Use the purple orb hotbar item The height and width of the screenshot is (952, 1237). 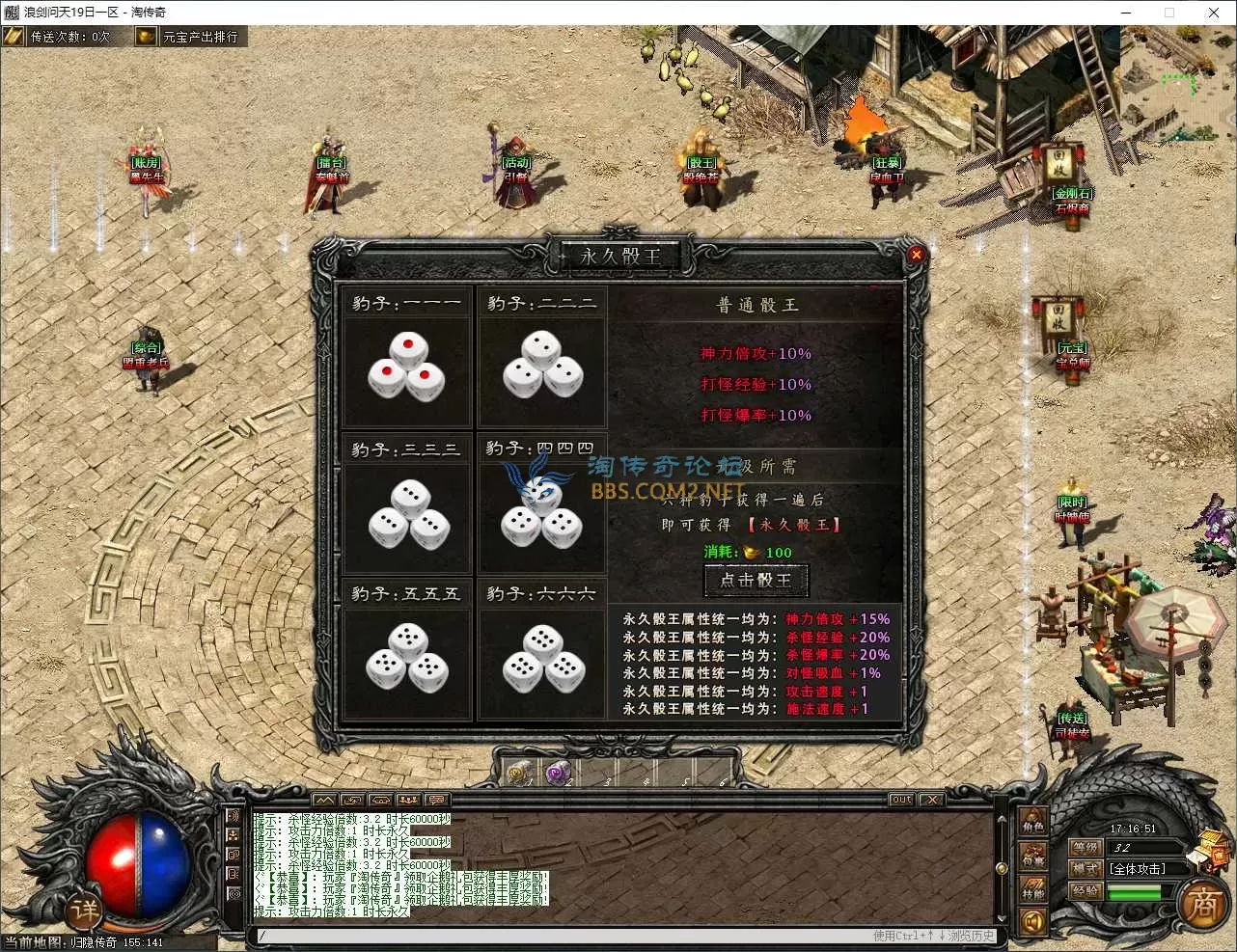point(558,772)
